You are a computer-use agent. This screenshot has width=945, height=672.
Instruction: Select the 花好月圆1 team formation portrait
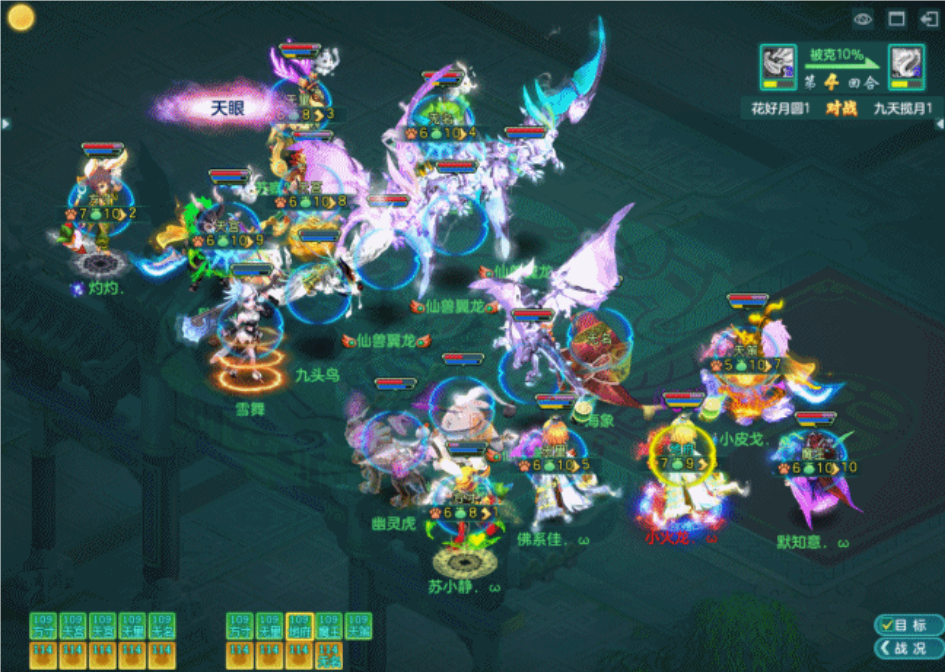click(x=777, y=66)
